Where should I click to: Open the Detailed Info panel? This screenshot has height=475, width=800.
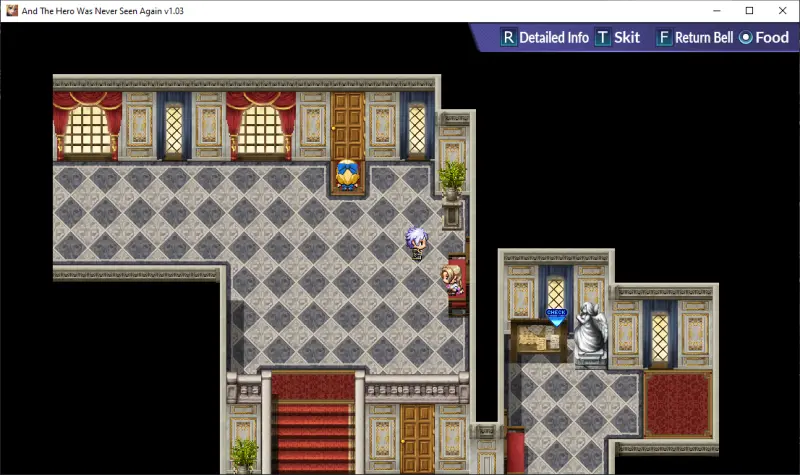click(545, 38)
